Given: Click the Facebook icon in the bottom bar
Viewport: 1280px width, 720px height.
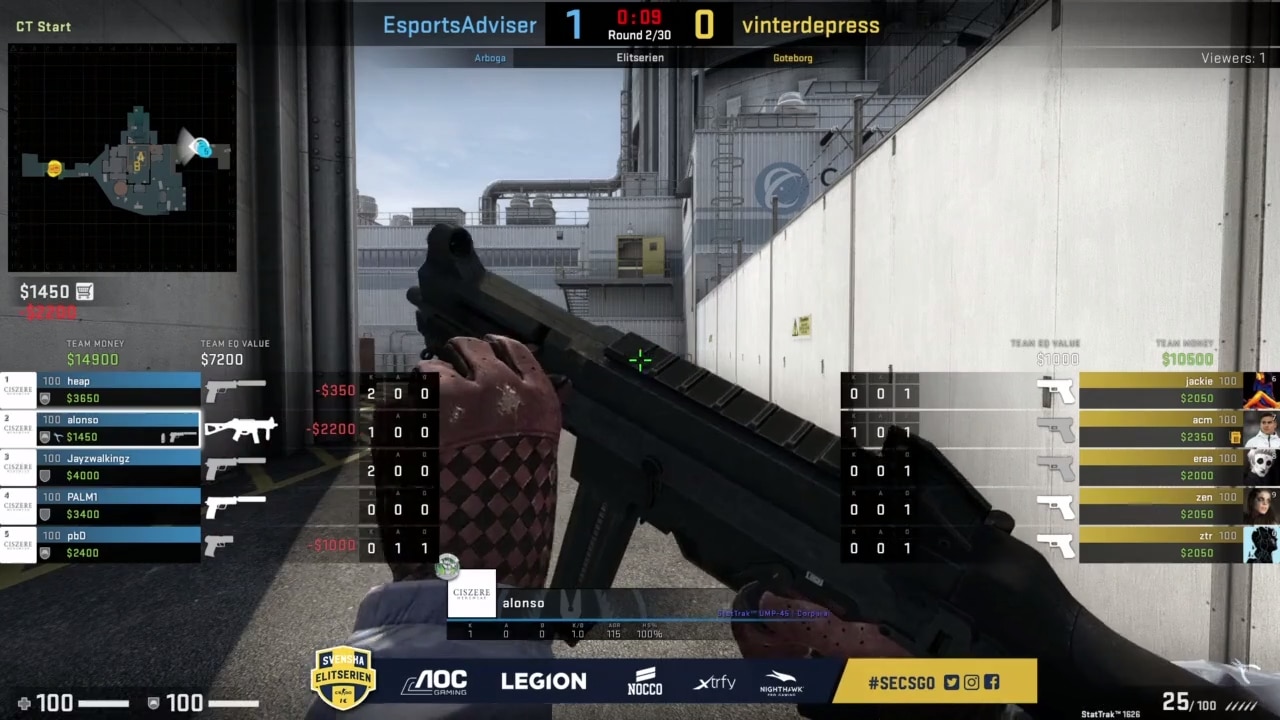Looking at the screenshot, I should tap(991, 682).
